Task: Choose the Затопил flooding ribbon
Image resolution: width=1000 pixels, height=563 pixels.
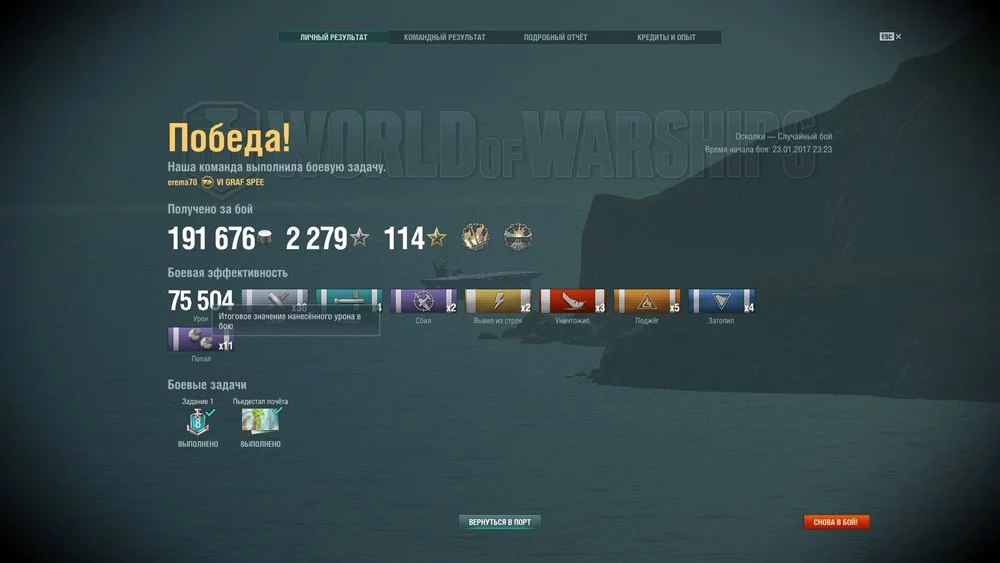Action: [x=721, y=302]
